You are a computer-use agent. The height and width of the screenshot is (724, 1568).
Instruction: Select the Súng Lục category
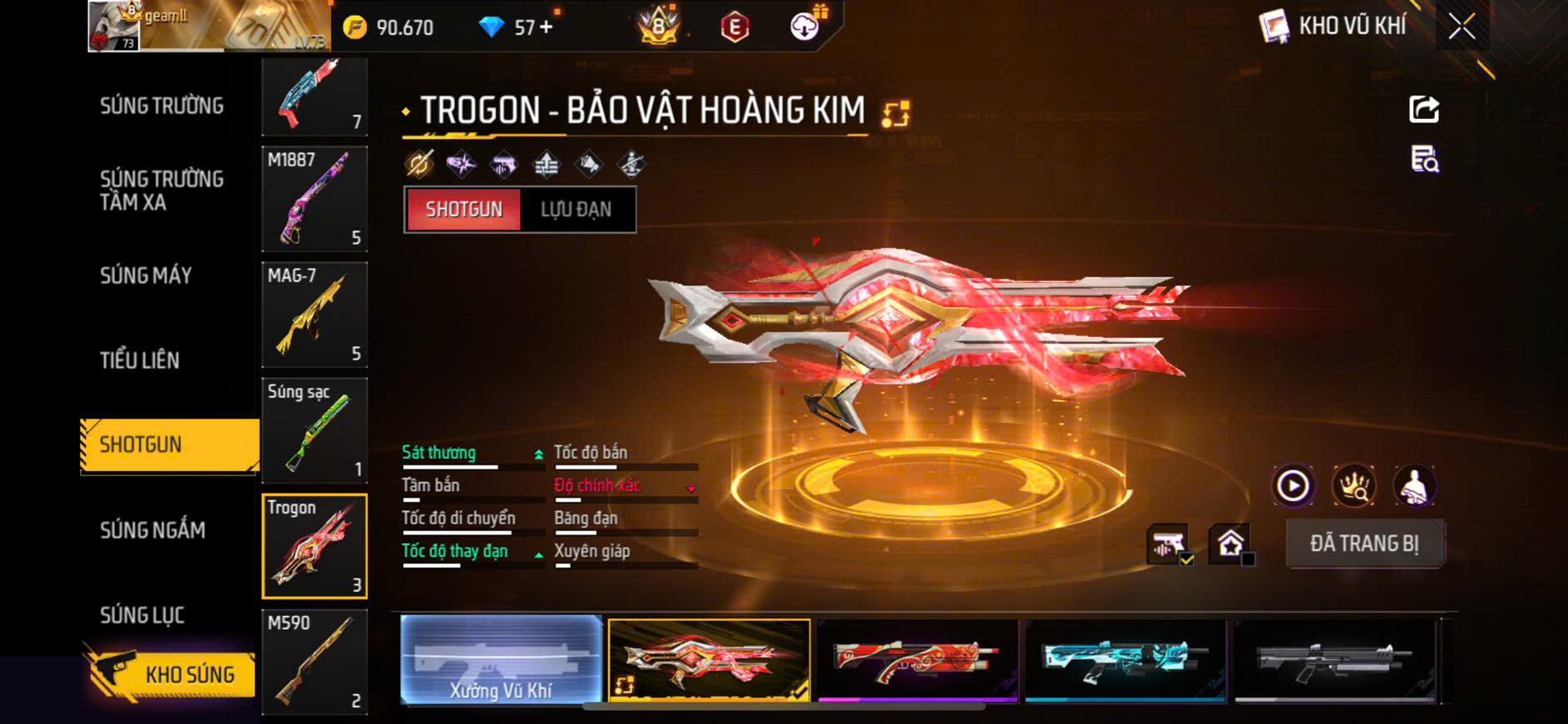pyautogui.click(x=142, y=615)
